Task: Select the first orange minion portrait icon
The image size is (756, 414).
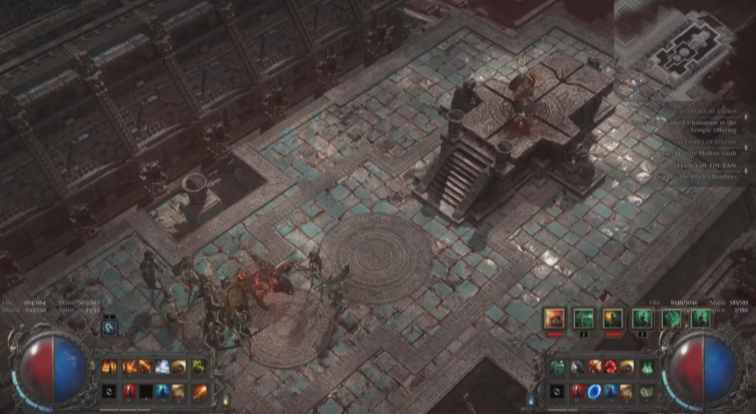Action: point(554,318)
